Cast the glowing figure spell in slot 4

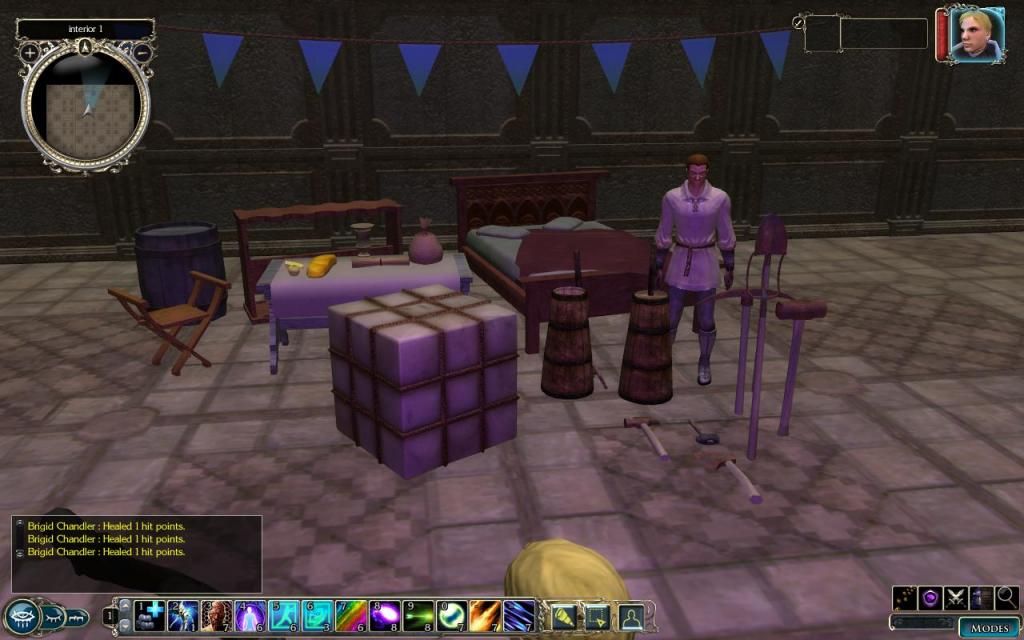250,615
